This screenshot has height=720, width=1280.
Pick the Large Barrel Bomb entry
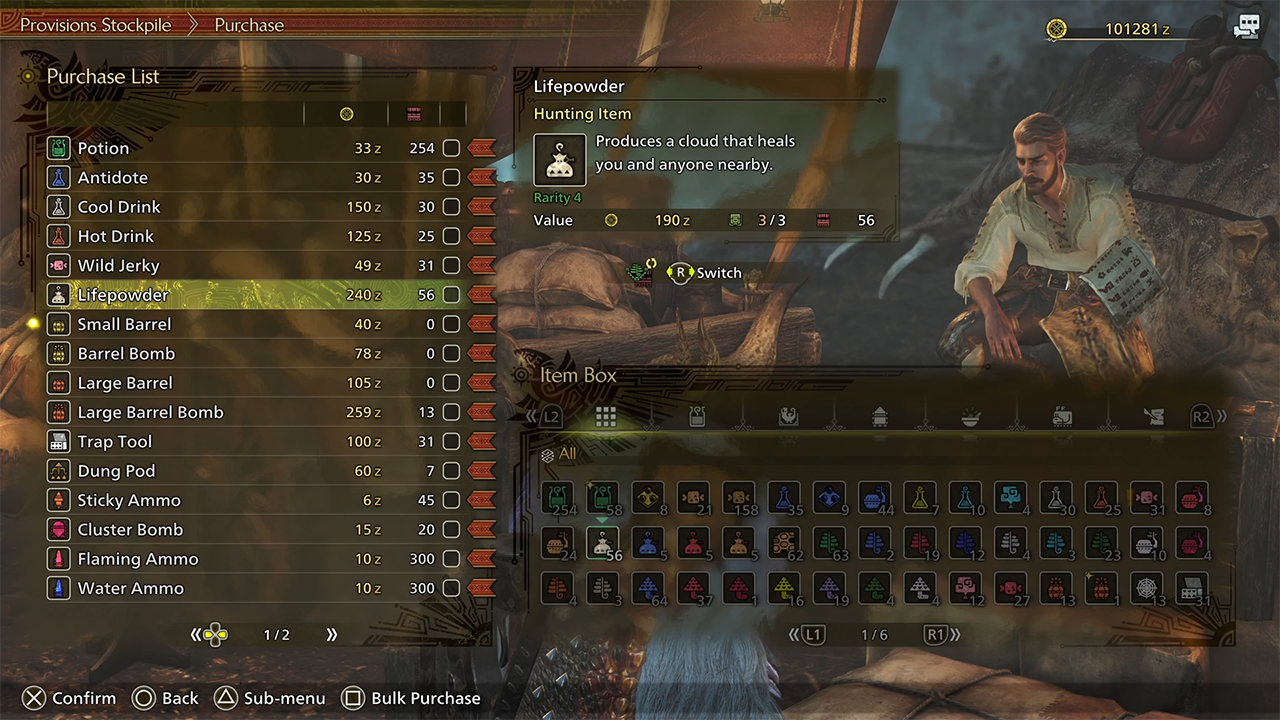click(x=151, y=412)
